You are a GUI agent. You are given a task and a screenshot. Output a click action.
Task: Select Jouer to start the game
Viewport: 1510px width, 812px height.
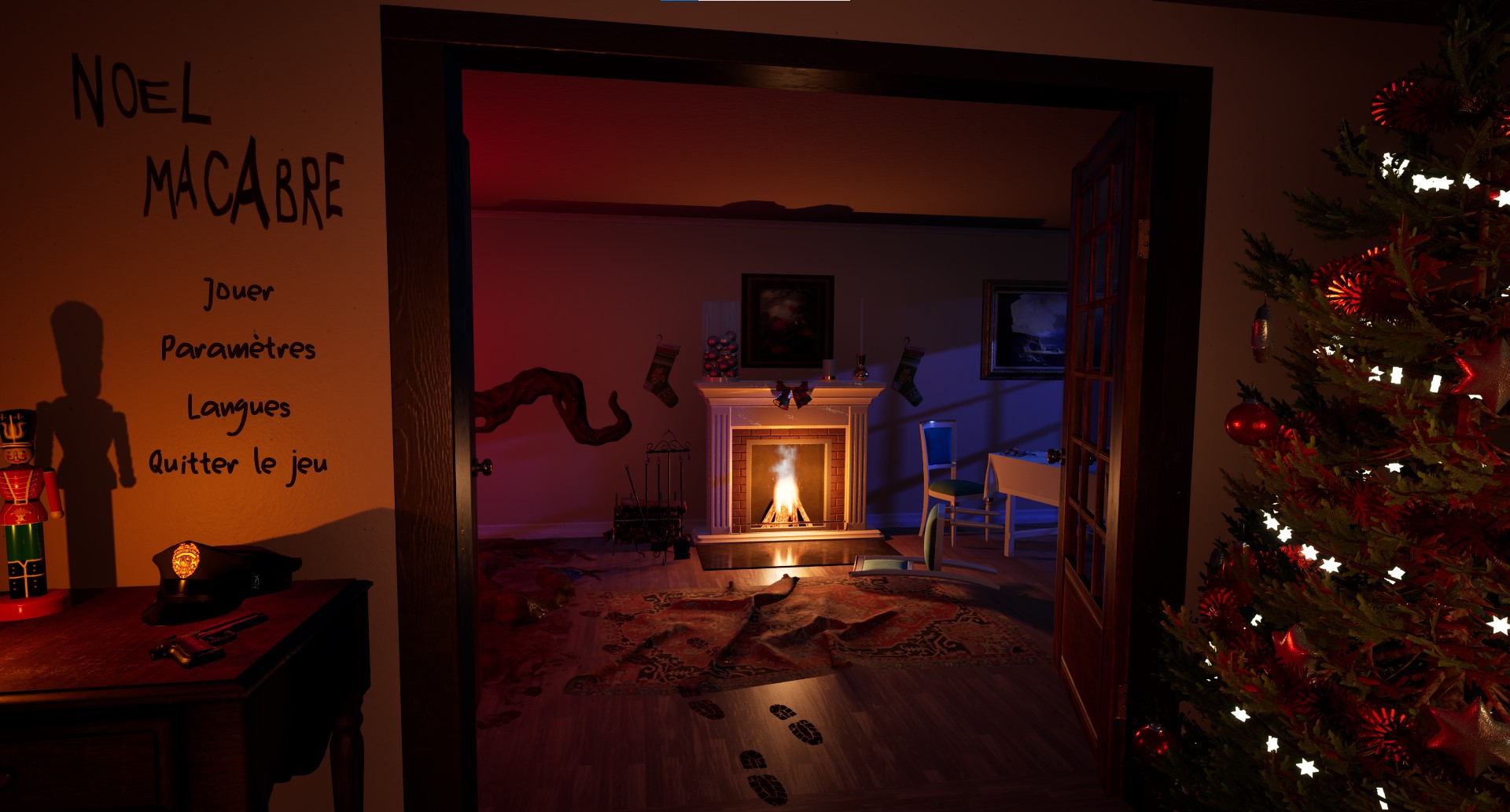coord(238,291)
